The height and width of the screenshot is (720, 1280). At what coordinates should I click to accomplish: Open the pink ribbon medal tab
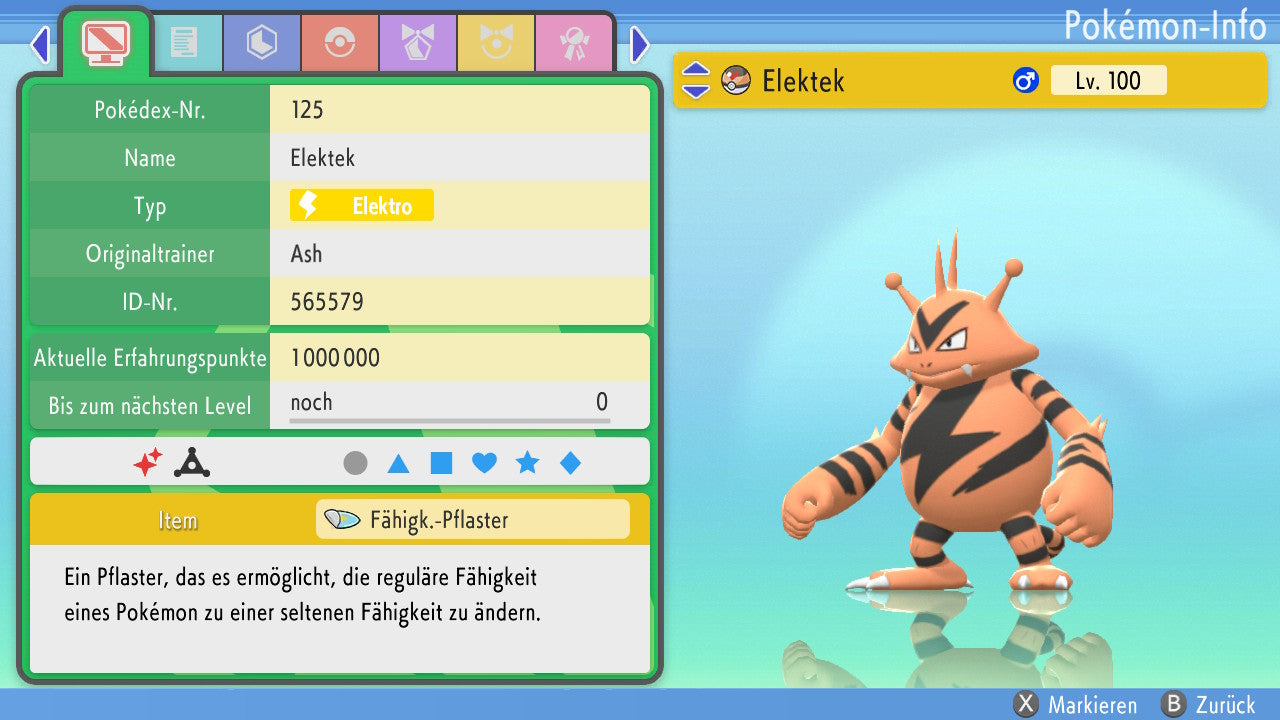[x=574, y=43]
